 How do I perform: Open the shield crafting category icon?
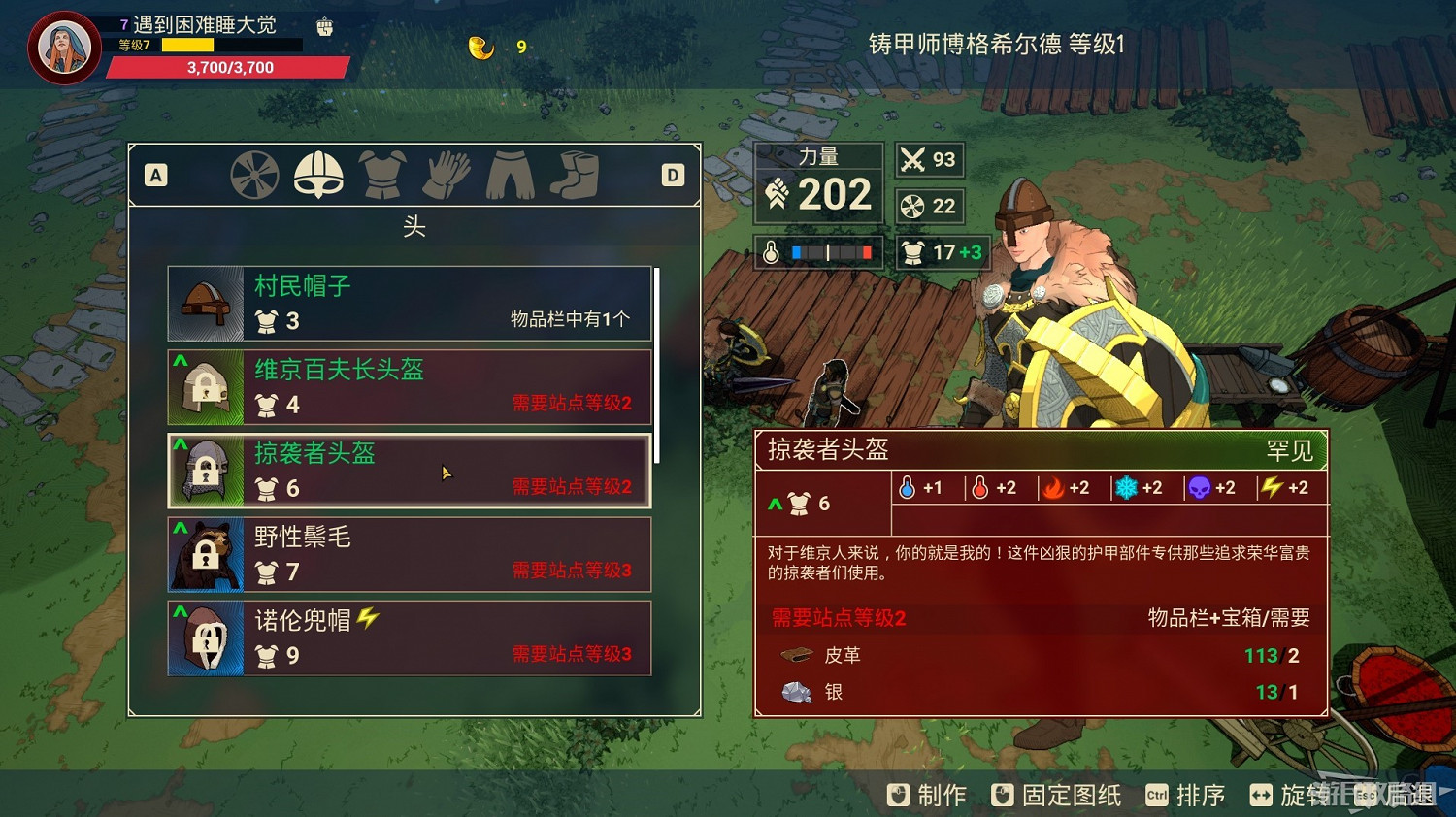point(254,175)
